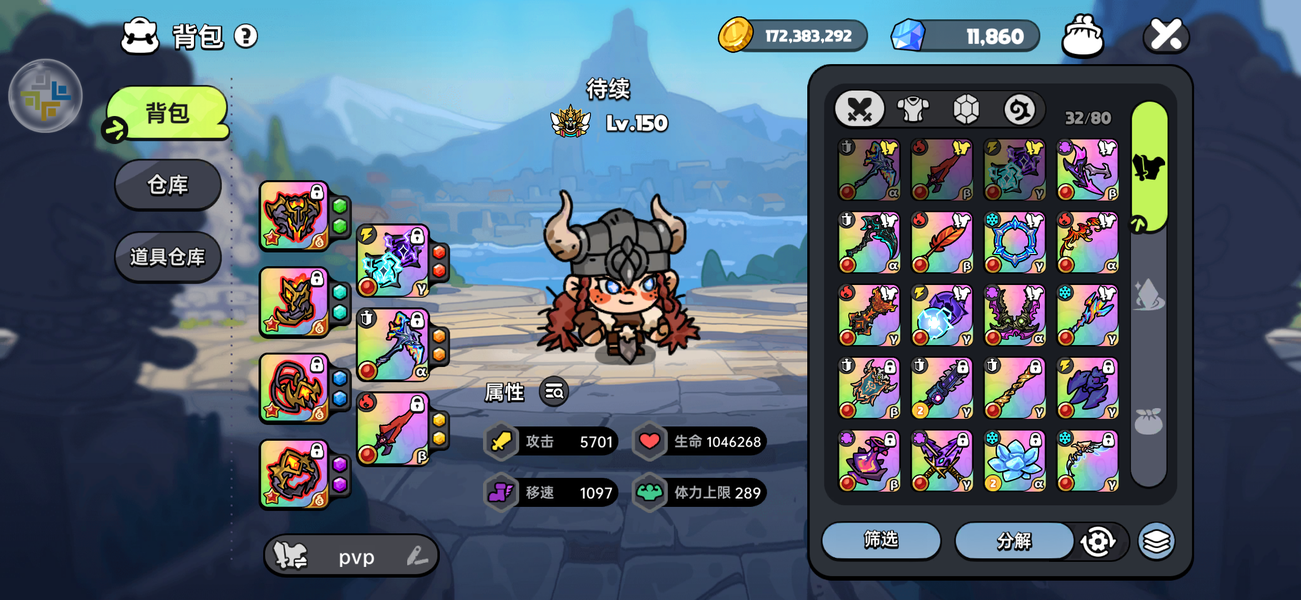Open the money pouch icon
This screenshot has width=1301, height=600.
(1082, 36)
